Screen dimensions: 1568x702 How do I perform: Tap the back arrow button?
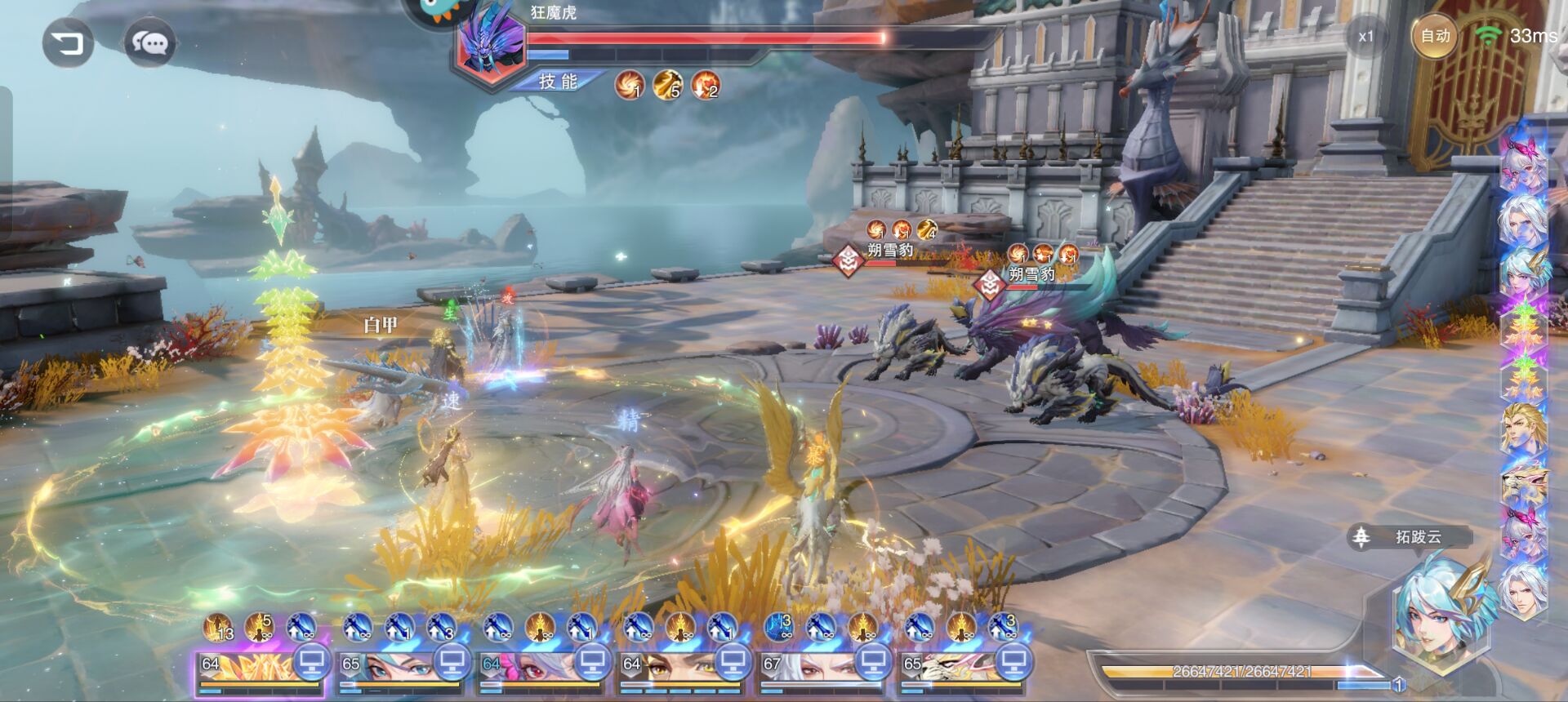click(69, 42)
